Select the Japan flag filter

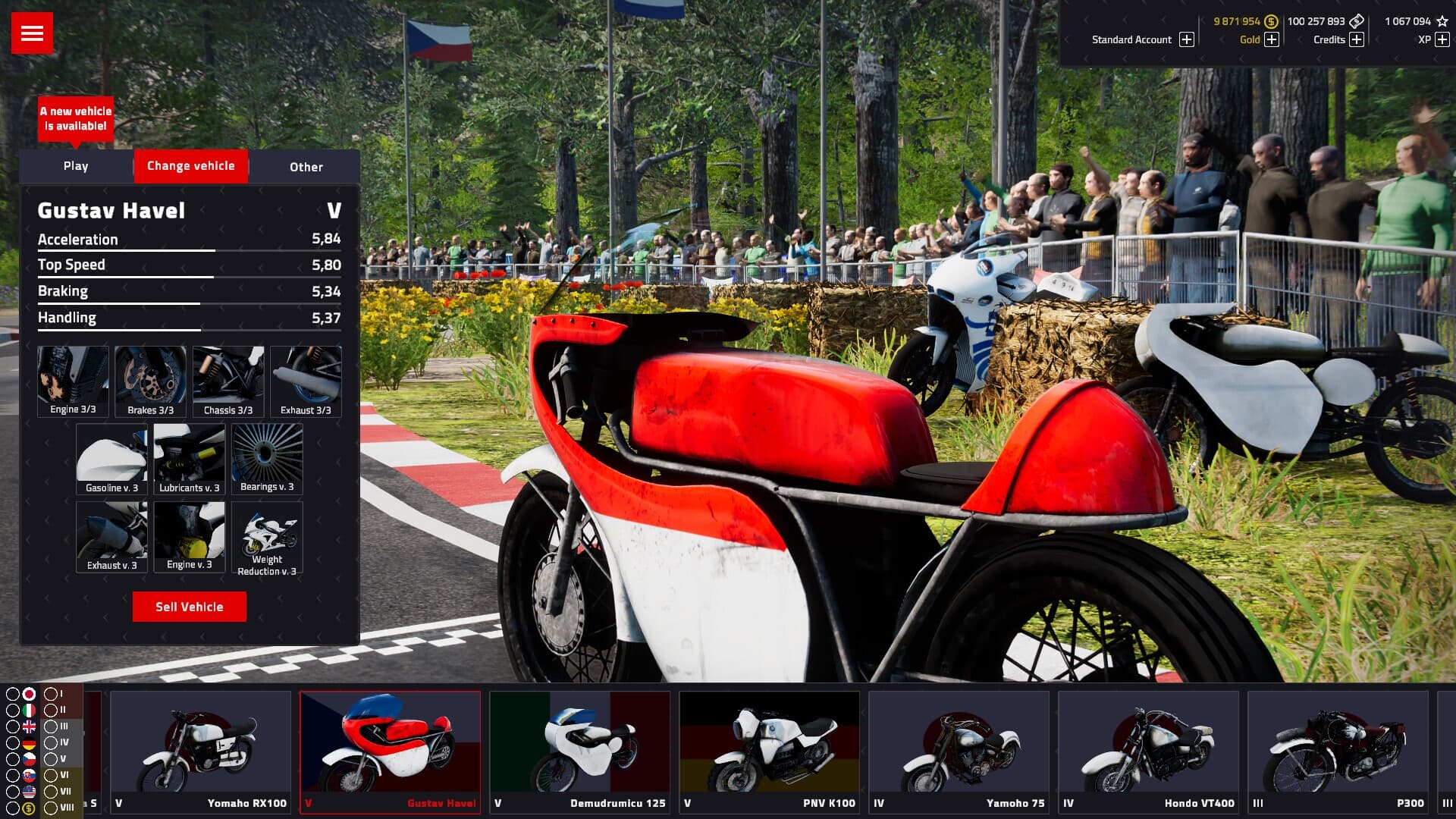(x=29, y=694)
